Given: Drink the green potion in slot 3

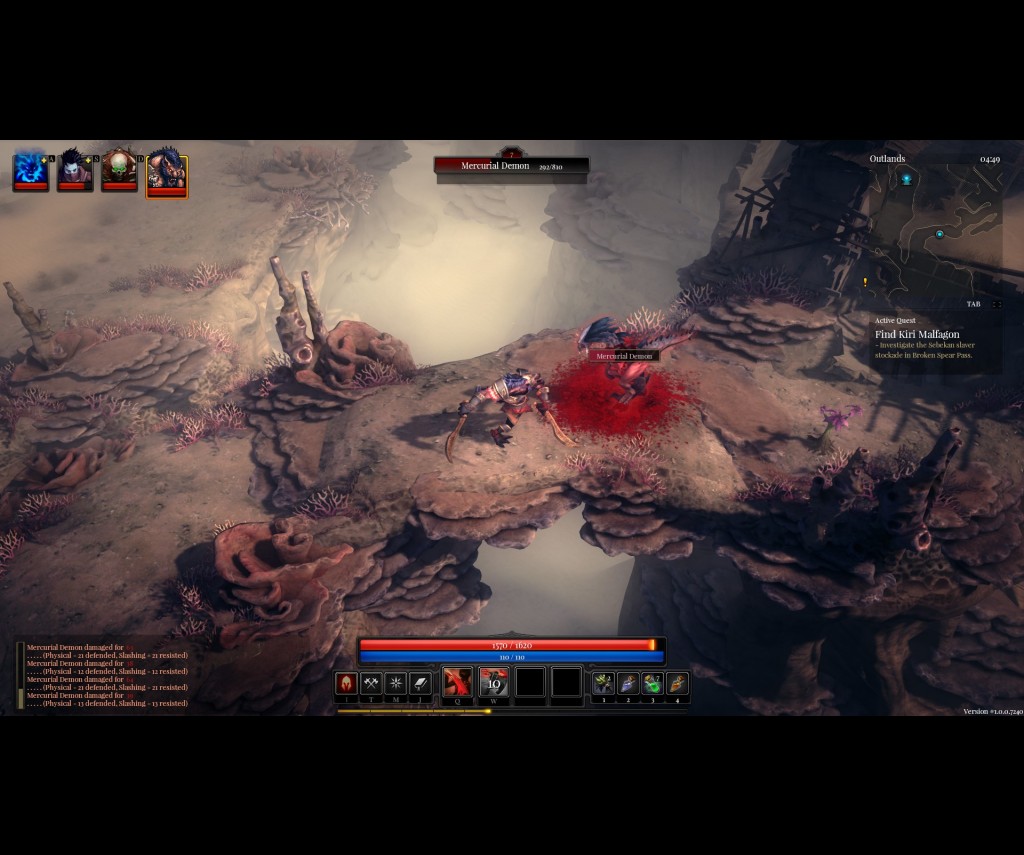Looking at the screenshot, I should click(653, 683).
